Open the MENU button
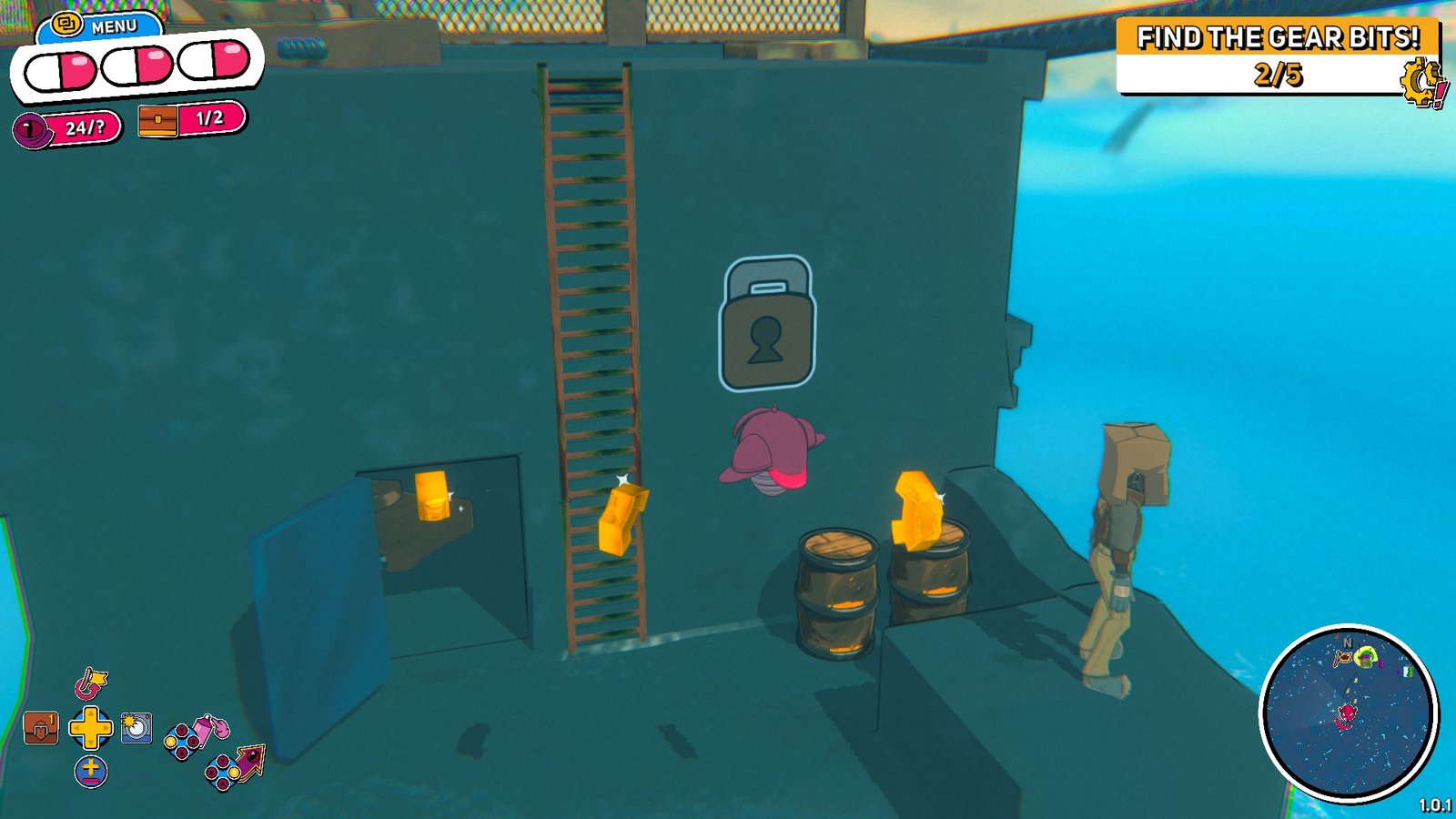 coord(115,25)
